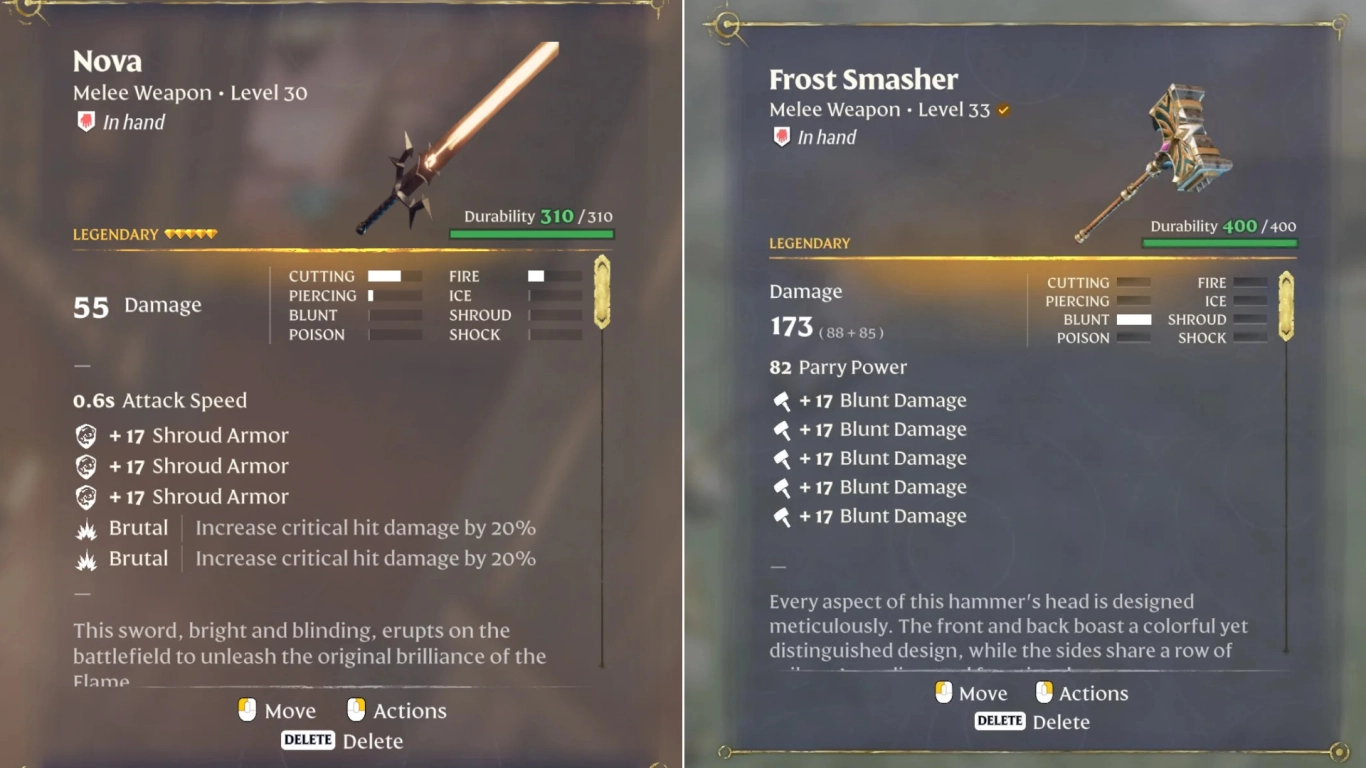
Task: Click the DELETE prompt under Frost Smasher
Action: tap(1000, 721)
